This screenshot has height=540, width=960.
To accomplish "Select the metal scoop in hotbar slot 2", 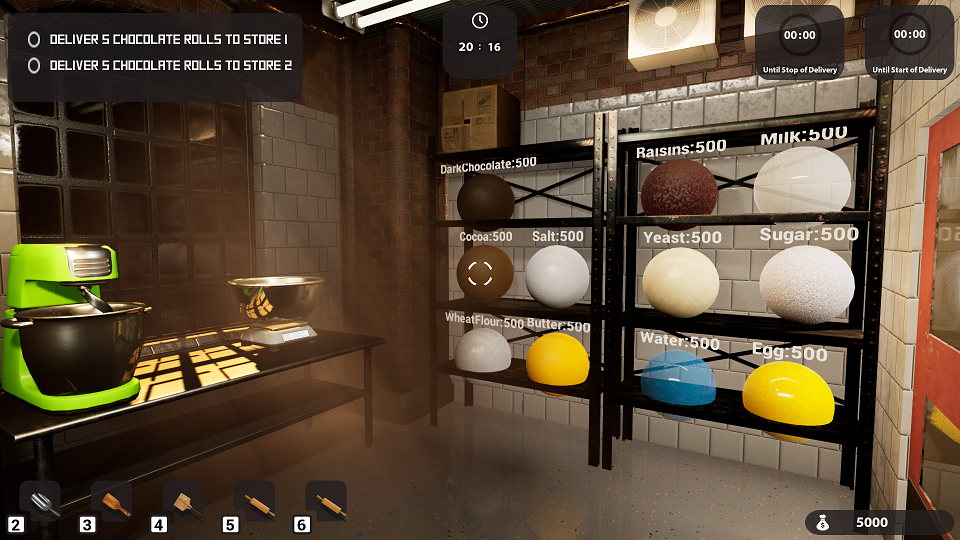I will 41,501.
